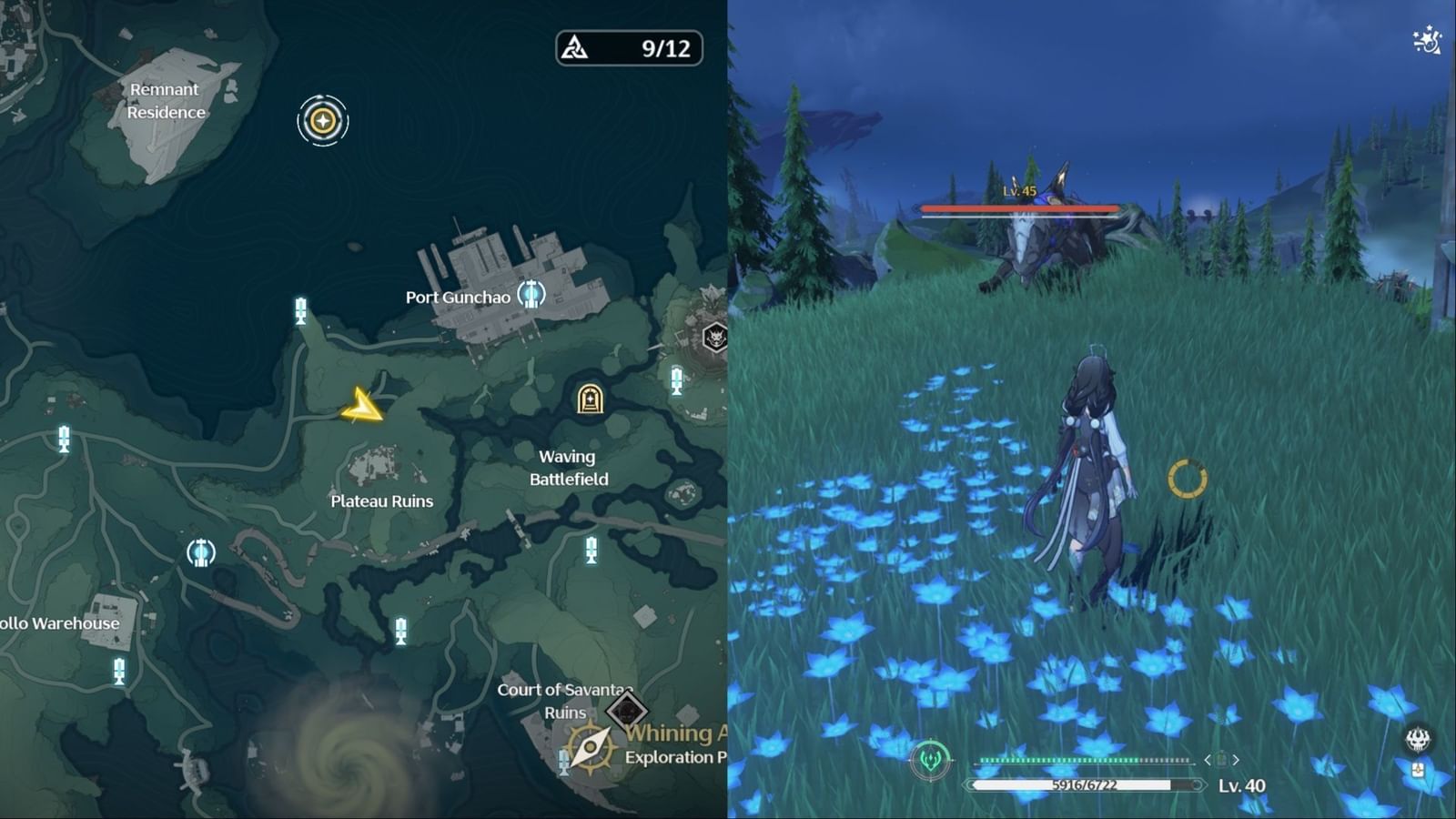
Task: Select the tomb icon near Waving Battlefield
Action: pyautogui.click(x=591, y=400)
